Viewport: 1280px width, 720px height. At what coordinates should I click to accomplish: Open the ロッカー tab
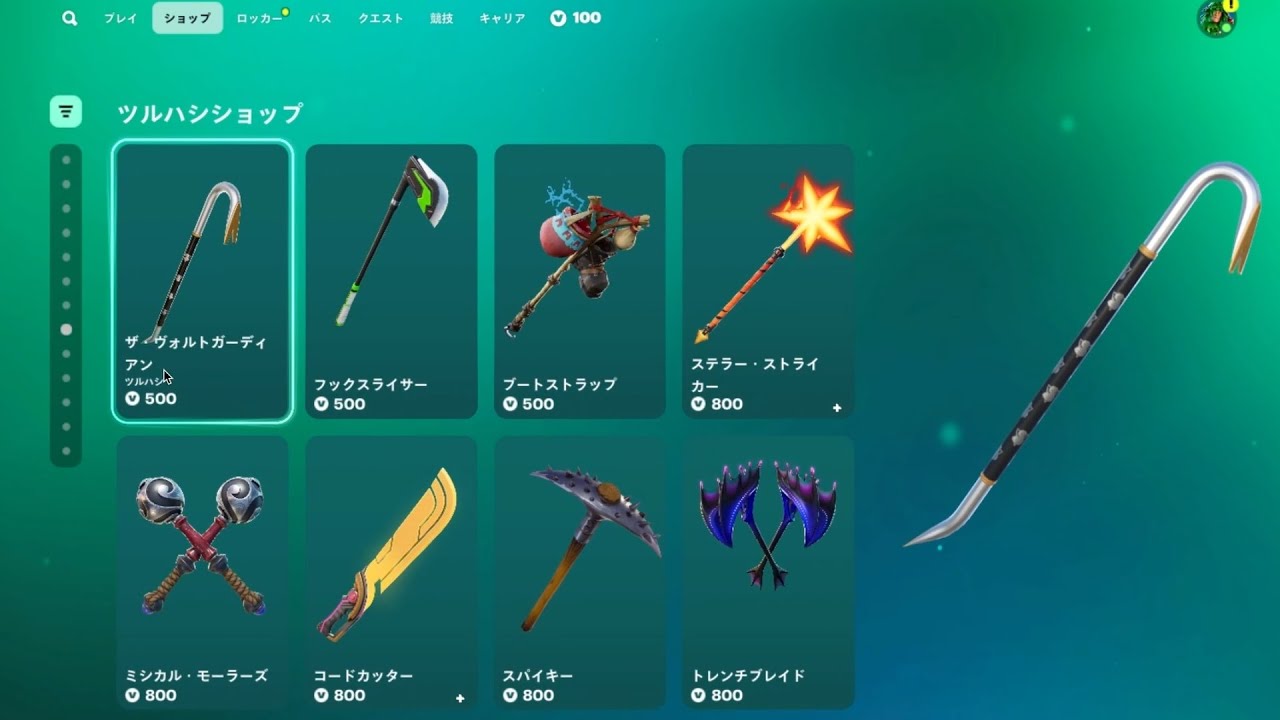pyautogui.click(x=259, y=18)
